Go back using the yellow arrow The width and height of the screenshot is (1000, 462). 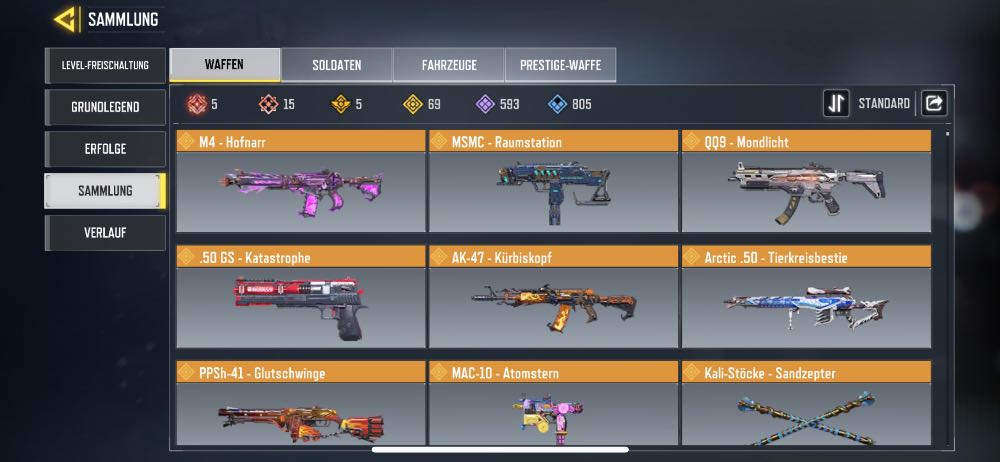(x=66, y=19)
